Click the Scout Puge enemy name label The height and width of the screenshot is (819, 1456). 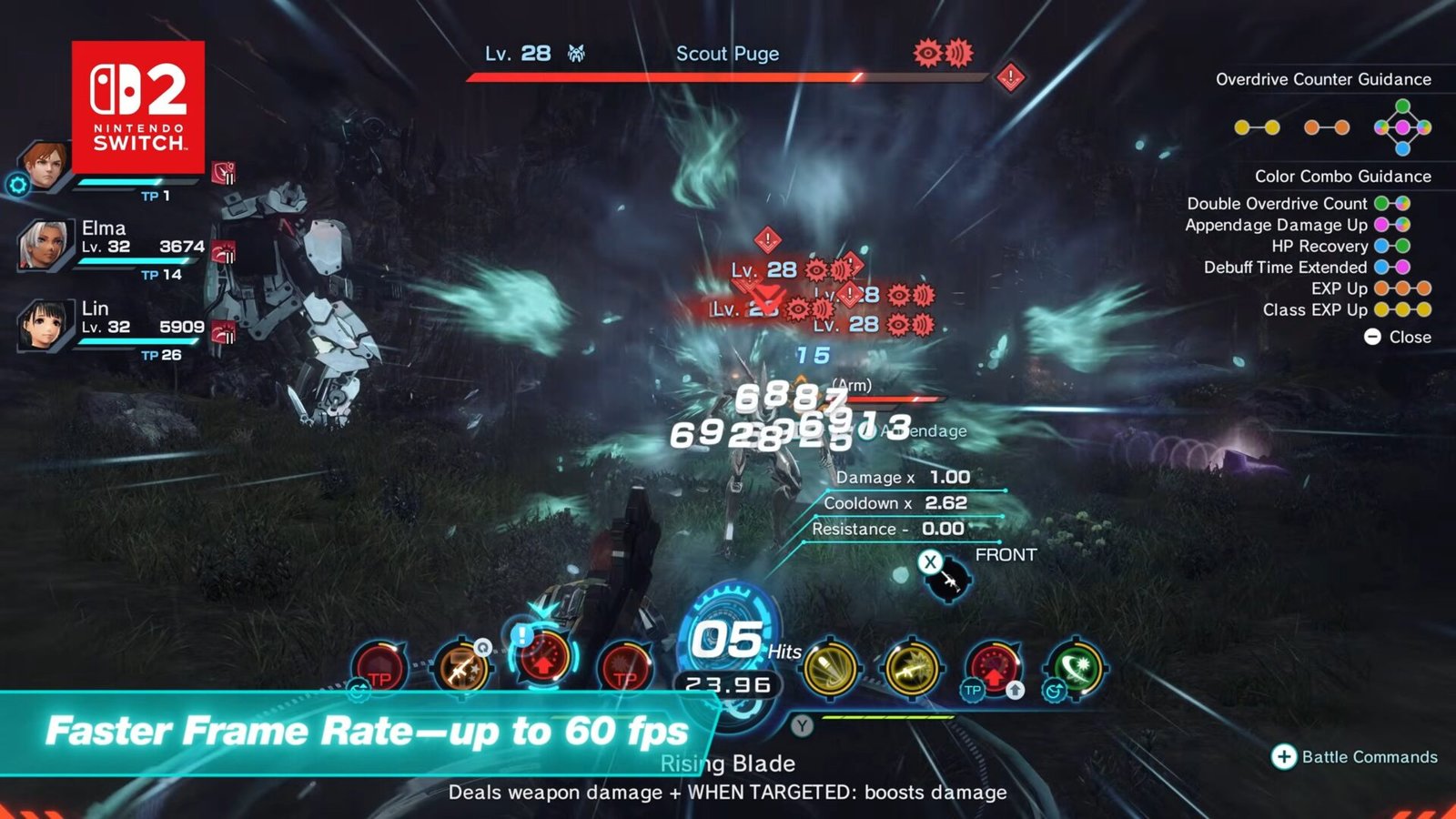click(x=726, y=55)
